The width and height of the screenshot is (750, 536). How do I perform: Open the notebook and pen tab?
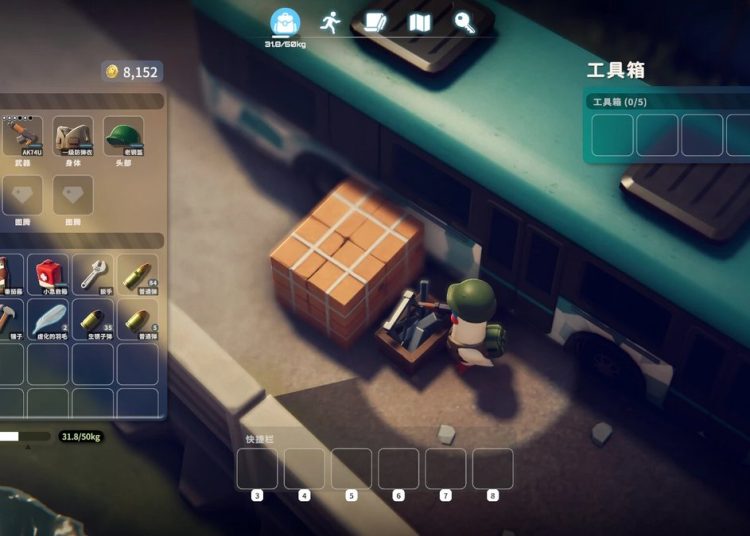(375, 22)
